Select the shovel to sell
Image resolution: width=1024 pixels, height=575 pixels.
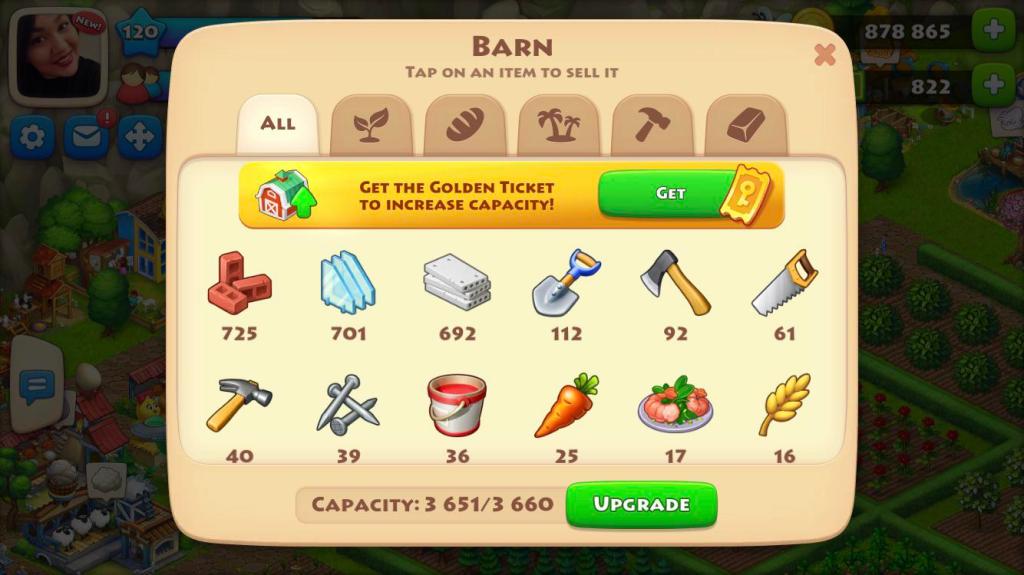point(566,283)
